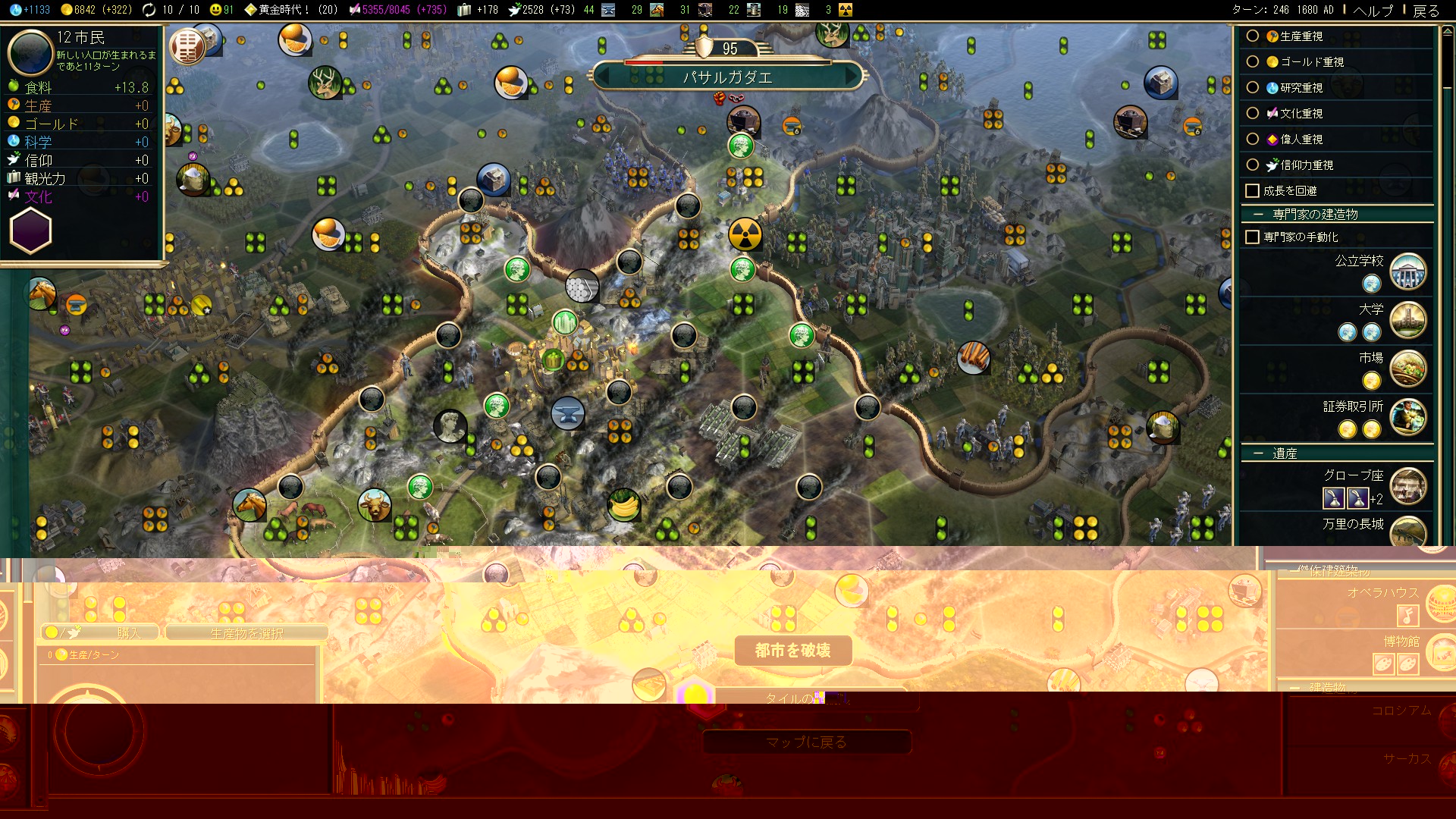The width and height of the screenshot is (1456, 819).
Task: Choose the ゴールド重視 gold focus option
Action: [x=1253, y=62]
